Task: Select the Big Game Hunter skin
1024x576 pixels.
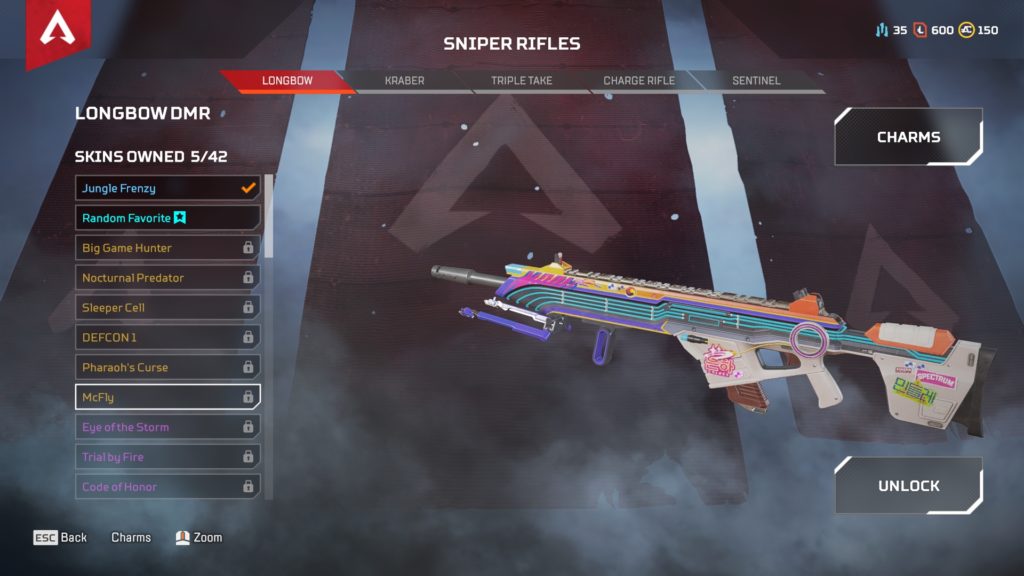Action: point(167,248)
